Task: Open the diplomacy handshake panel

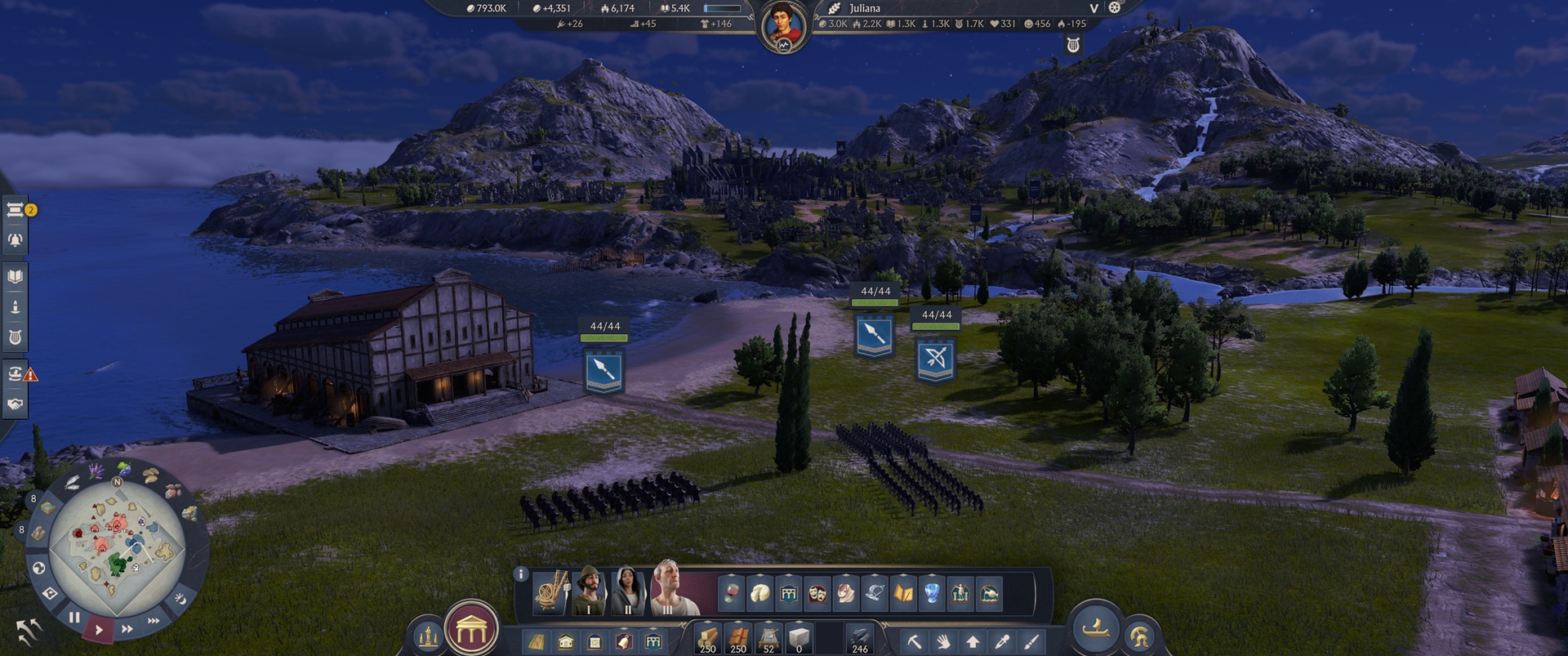Action: point(14,403)
